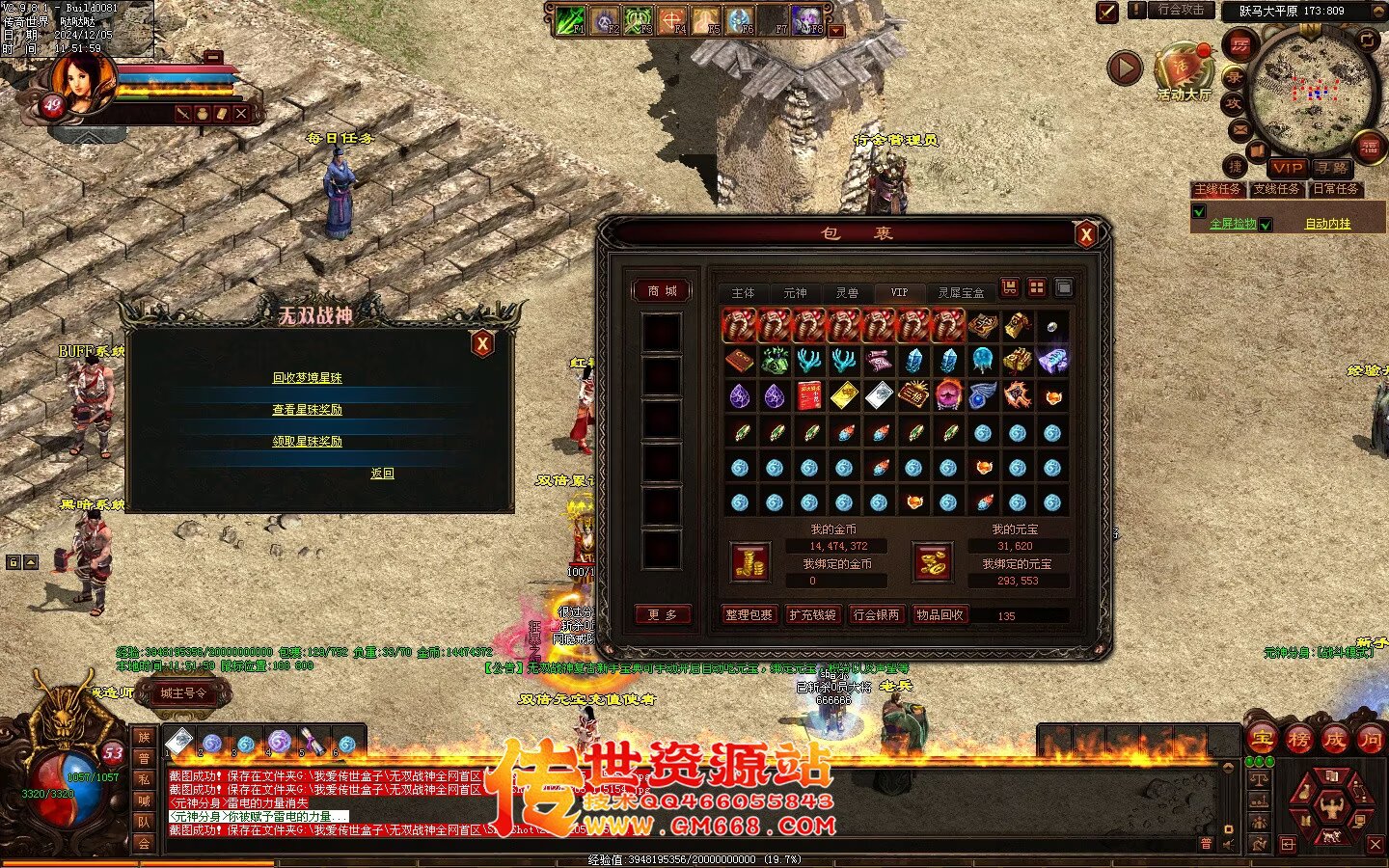Switch to 日常任务 quest tab
The height and width of the screenshot is (868, 1389).
(x=1335, y=189)
